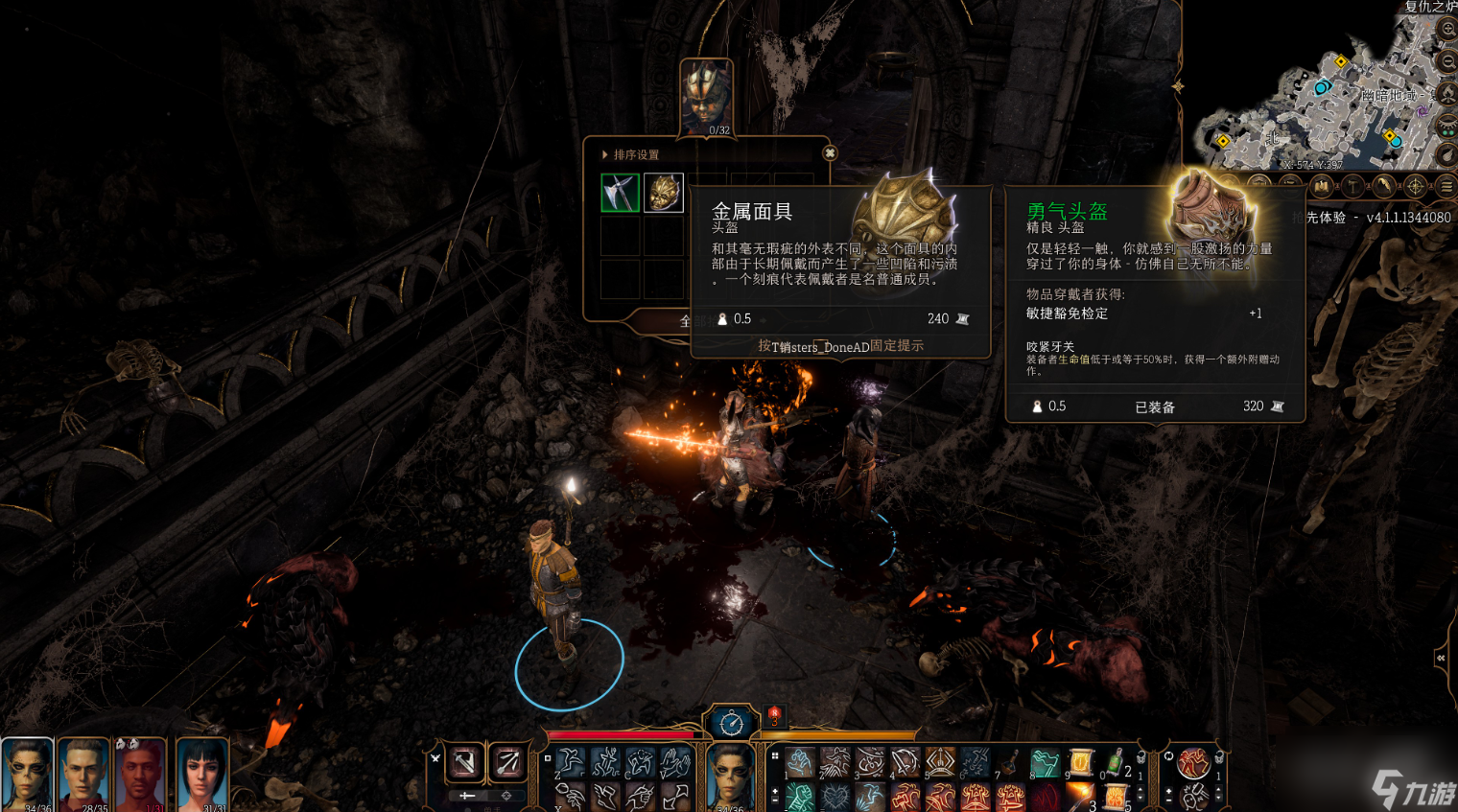The height and width of the screenshot is (812, 1458).
Task: Pick the halberd weapon slot in loot
Action: [620, 193]
